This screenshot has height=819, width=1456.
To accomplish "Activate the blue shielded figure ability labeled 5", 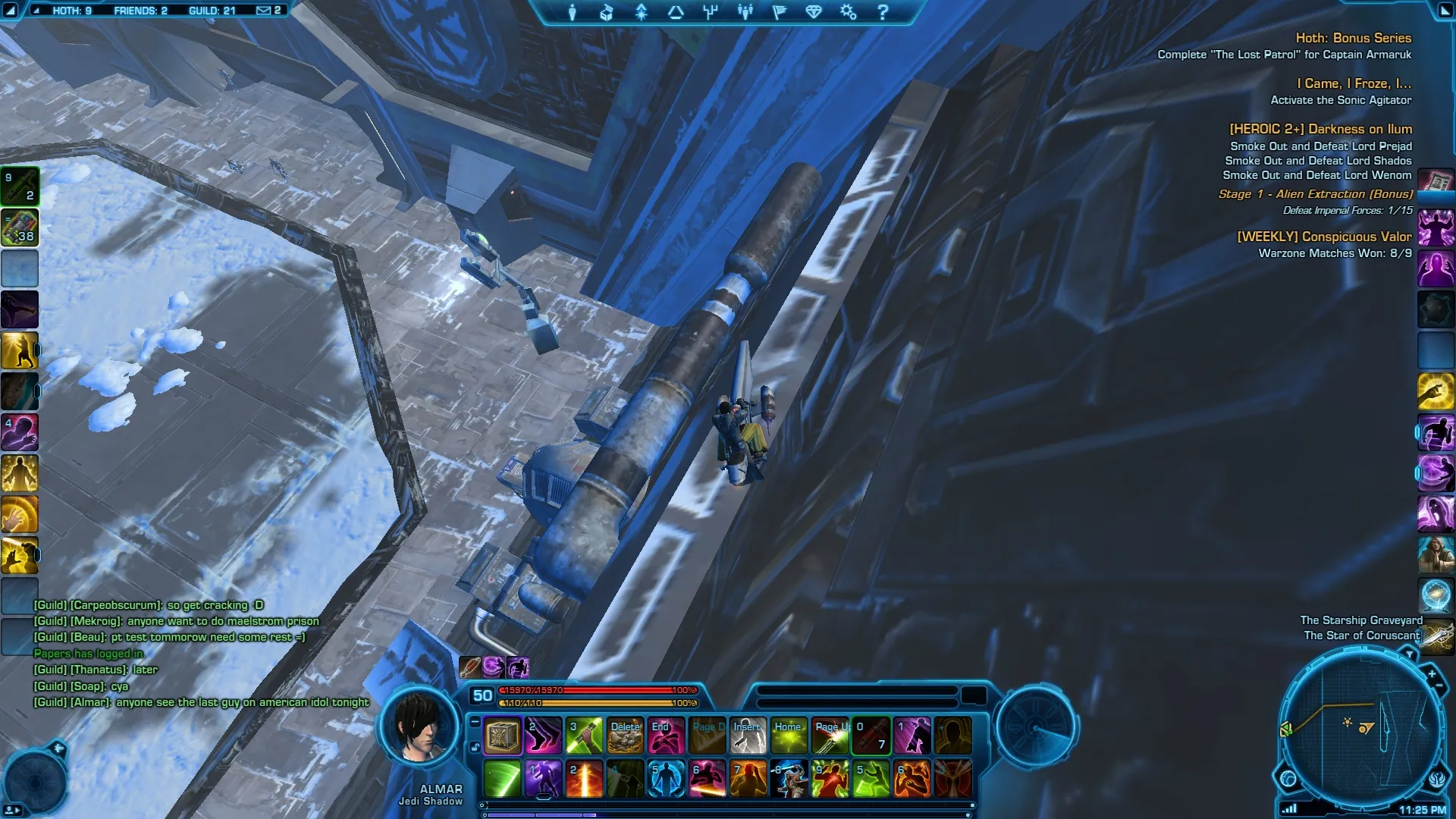I will [666, 780].
